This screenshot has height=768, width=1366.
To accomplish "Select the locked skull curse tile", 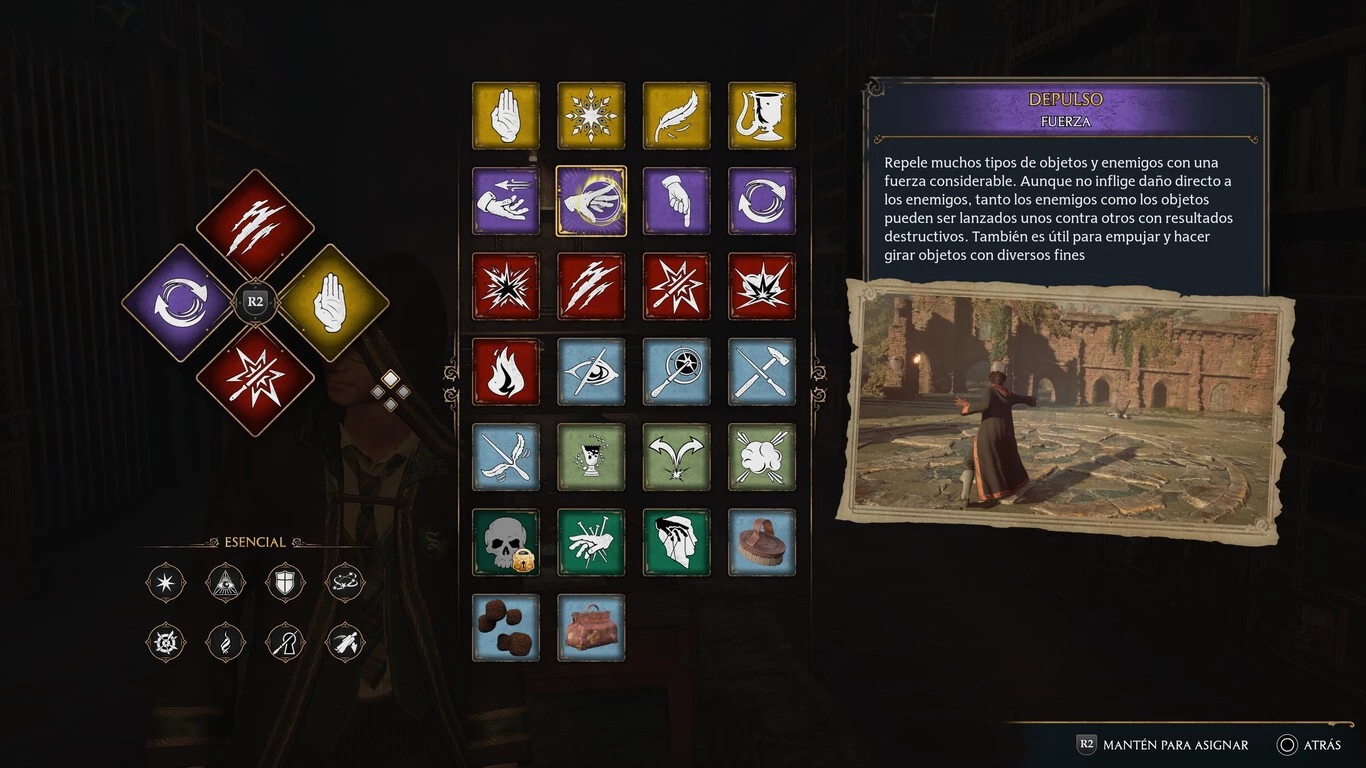I will 506,543.
